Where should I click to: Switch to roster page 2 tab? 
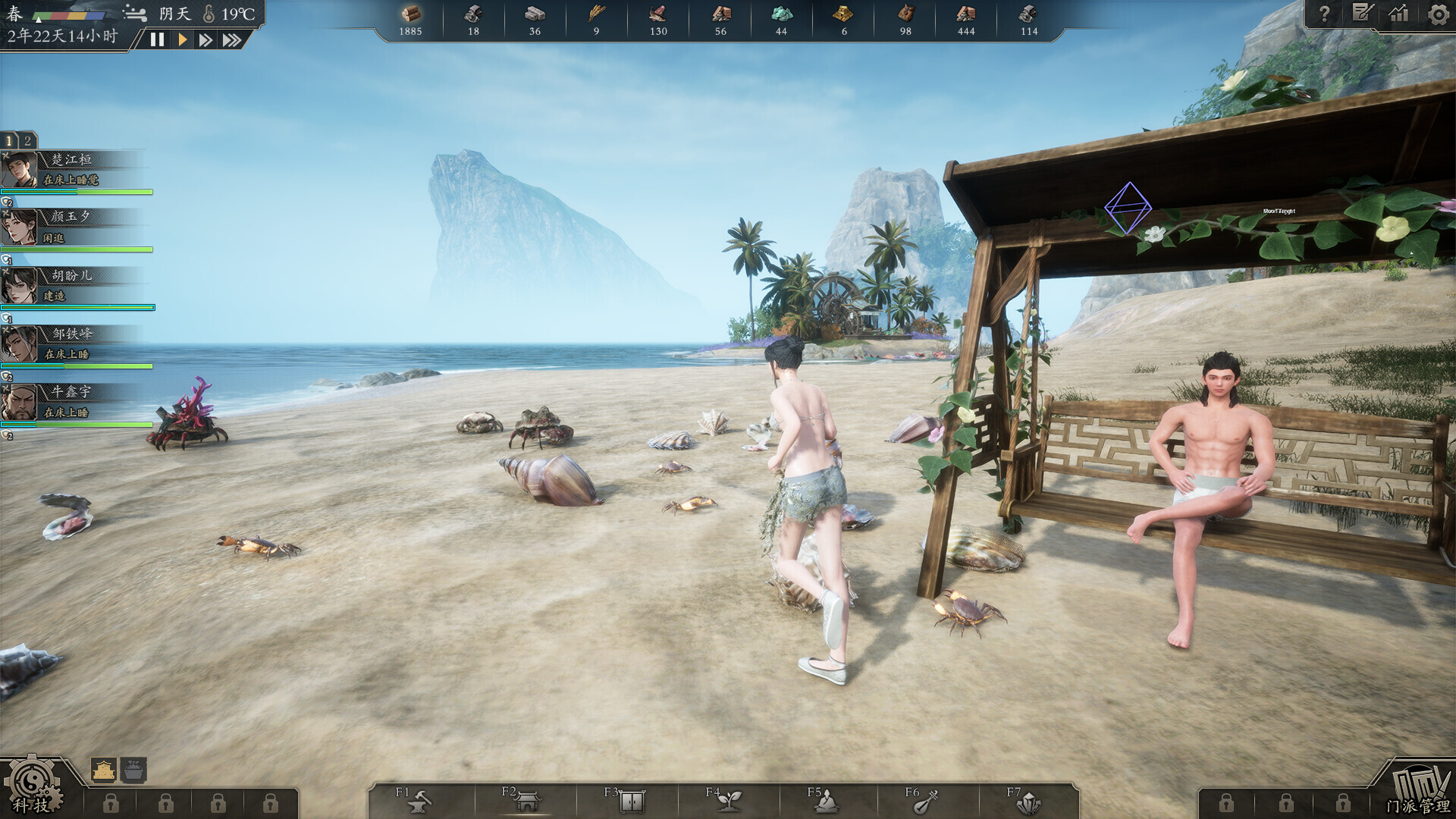27,140
